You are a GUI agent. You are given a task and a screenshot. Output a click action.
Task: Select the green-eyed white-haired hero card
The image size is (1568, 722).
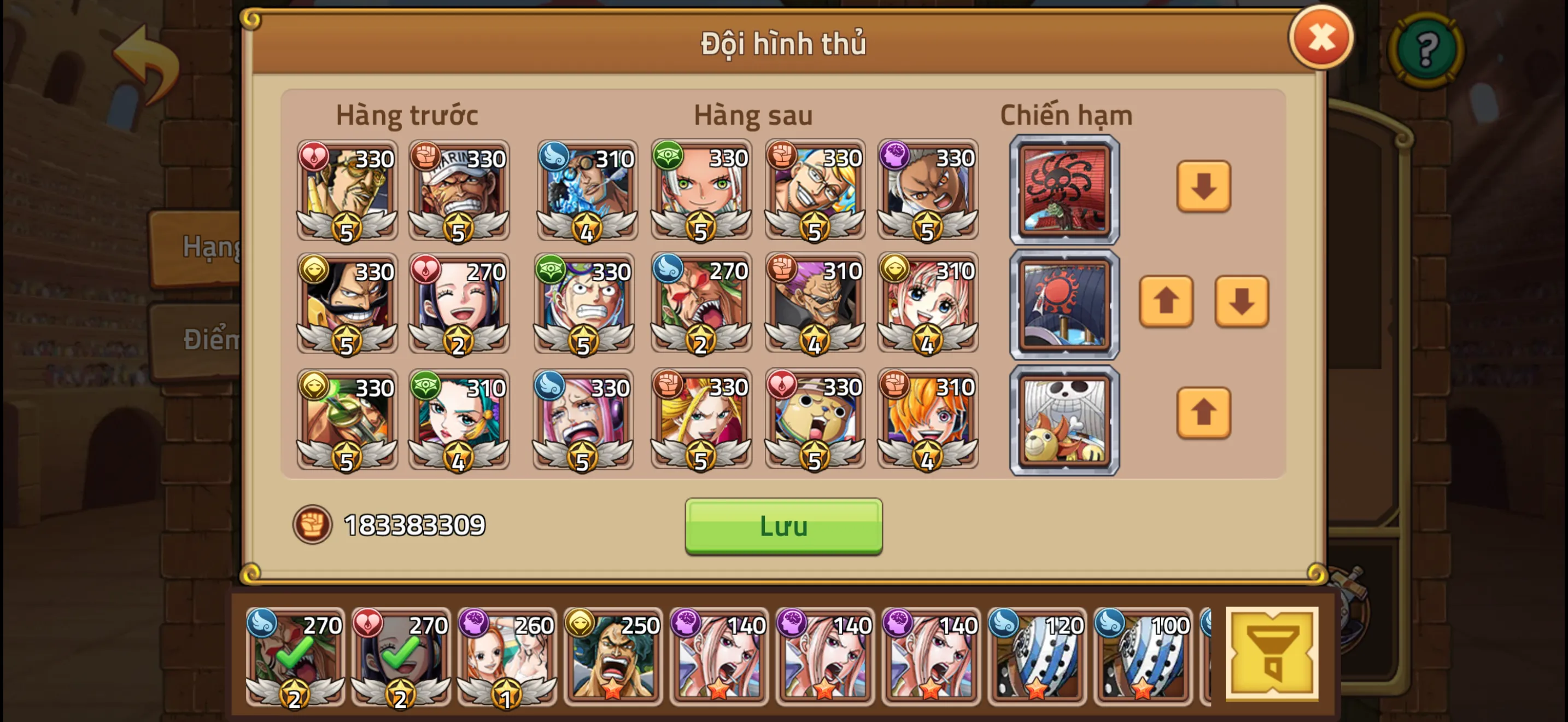pos(700,190)
